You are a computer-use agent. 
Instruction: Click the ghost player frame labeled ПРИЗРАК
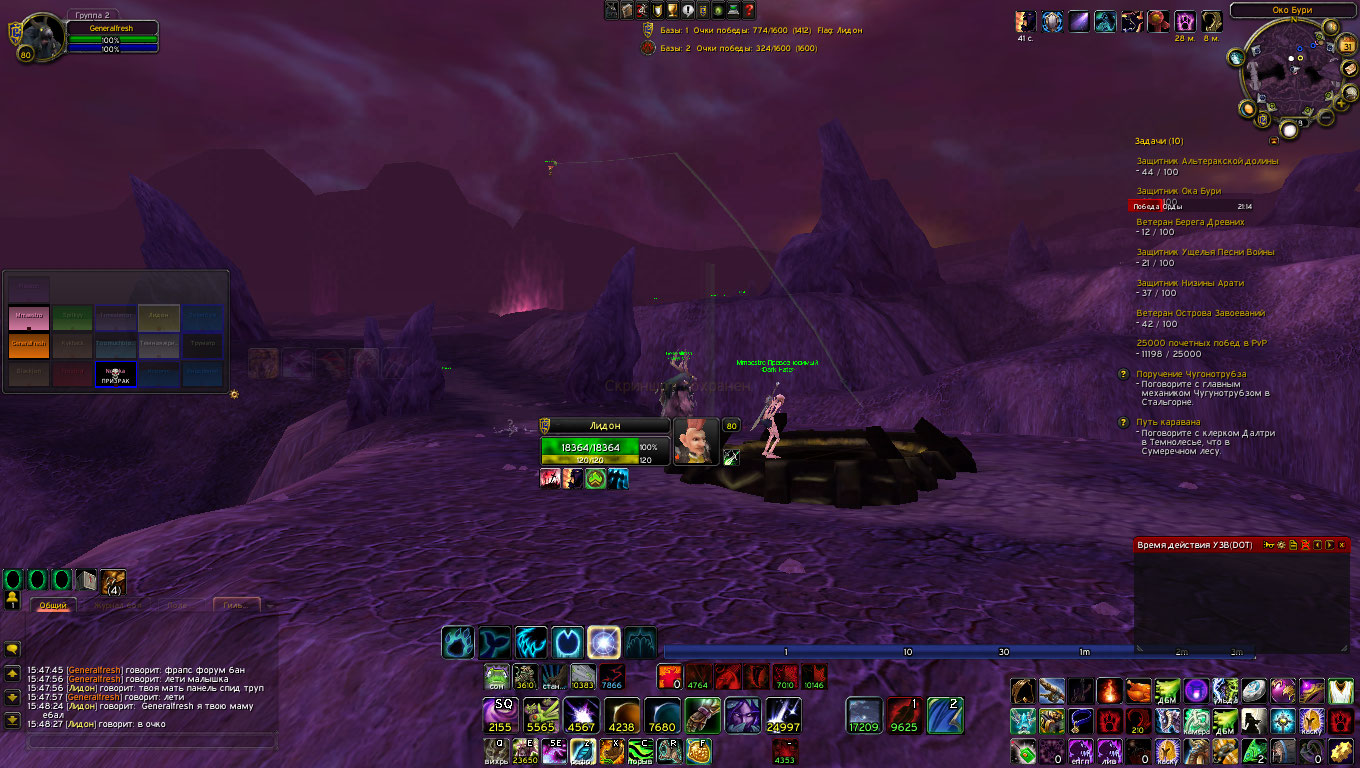click(116, 375)
